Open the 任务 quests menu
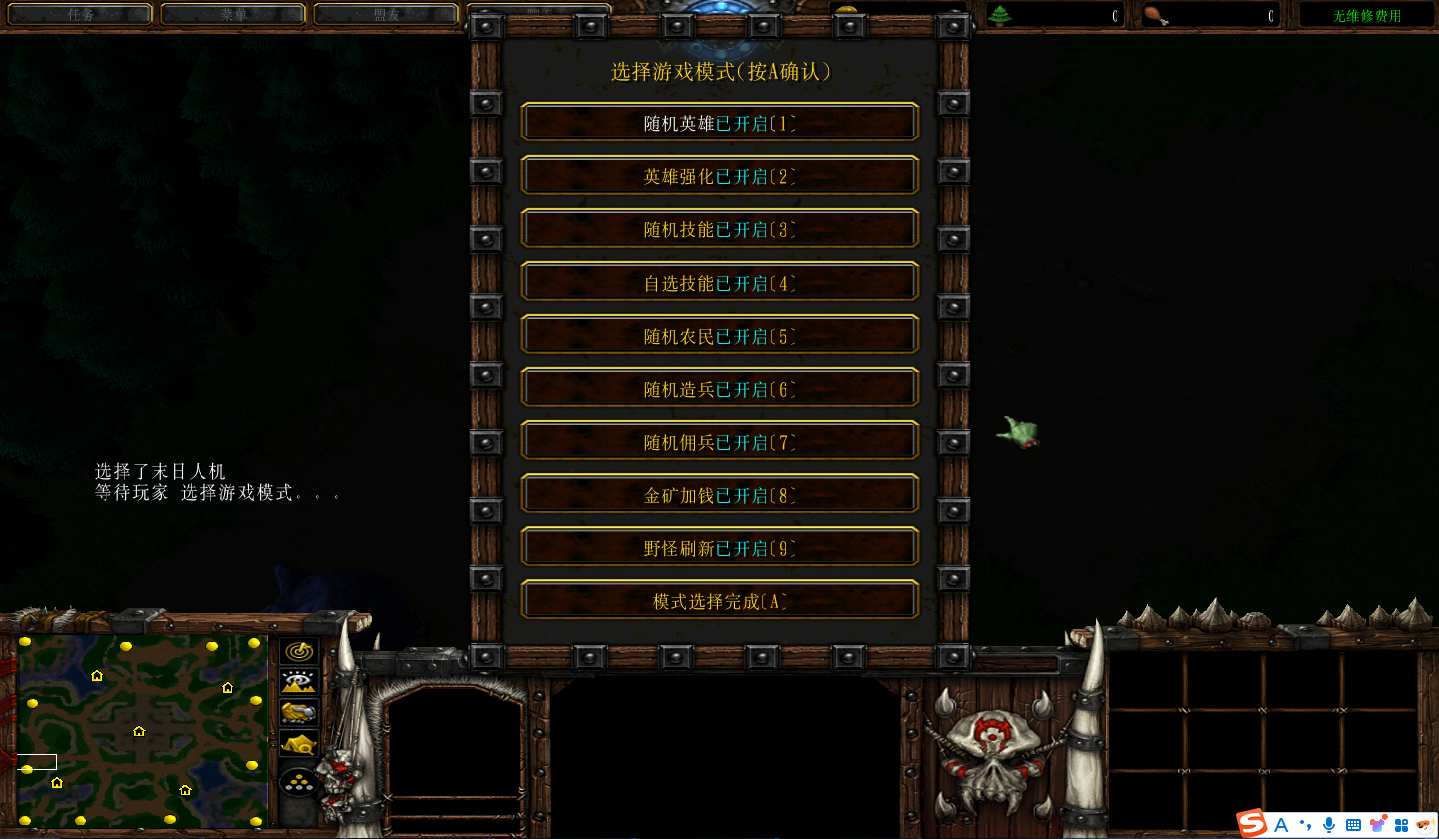 (79, 14)
